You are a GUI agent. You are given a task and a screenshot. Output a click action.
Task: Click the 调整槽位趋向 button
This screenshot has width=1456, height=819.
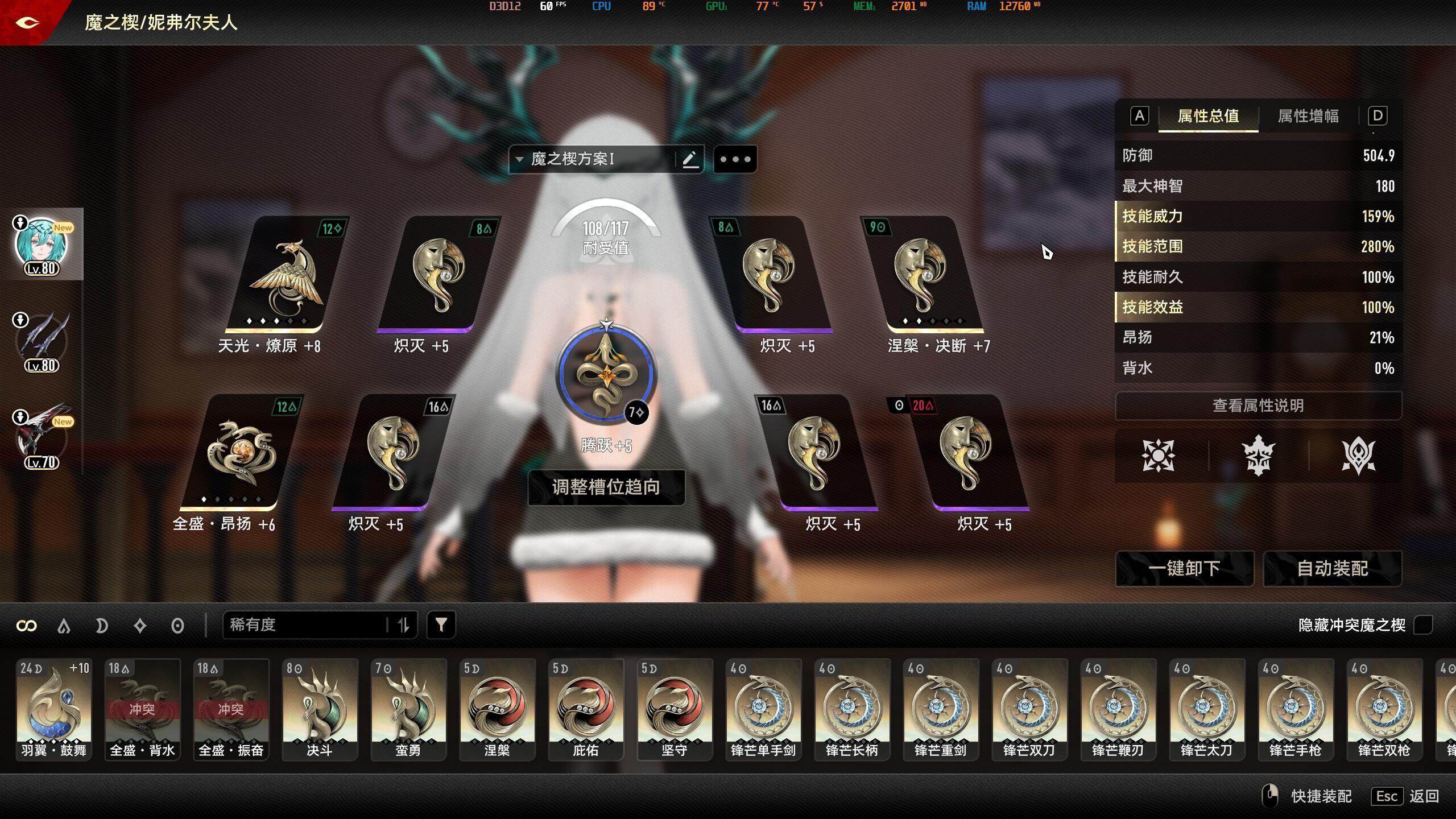pos(606,487)
